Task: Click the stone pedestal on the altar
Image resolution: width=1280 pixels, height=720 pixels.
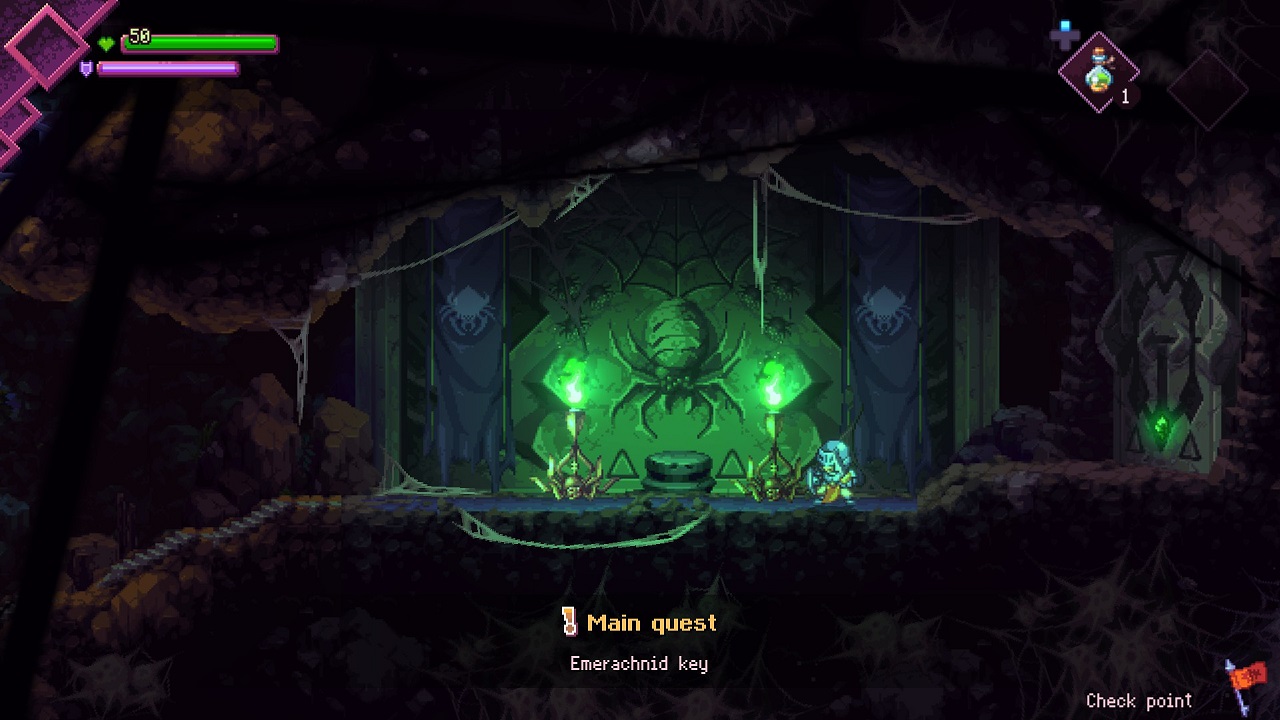Action: point(678,470)
